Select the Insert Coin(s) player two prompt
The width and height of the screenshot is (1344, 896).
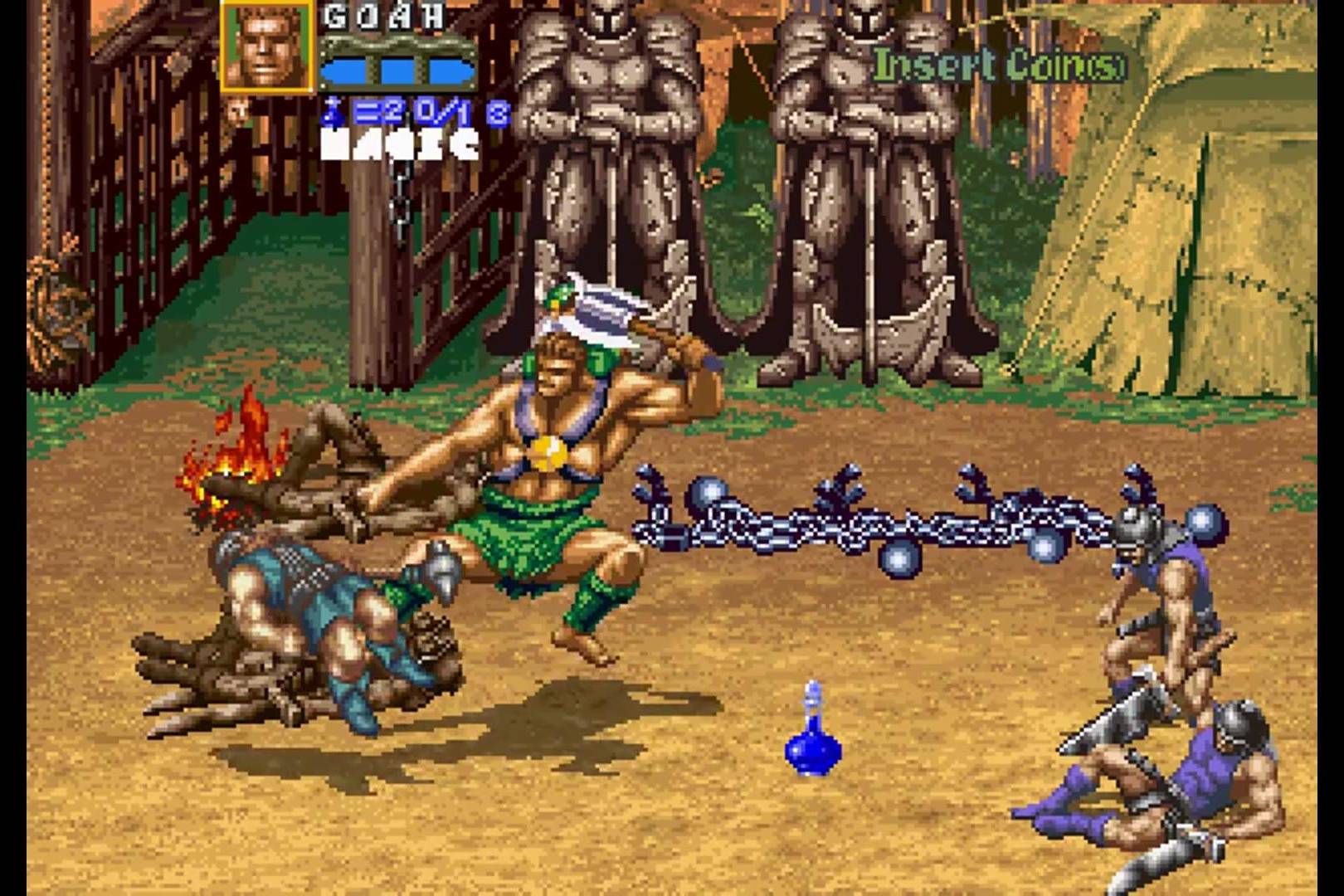tap(1000, 65)
